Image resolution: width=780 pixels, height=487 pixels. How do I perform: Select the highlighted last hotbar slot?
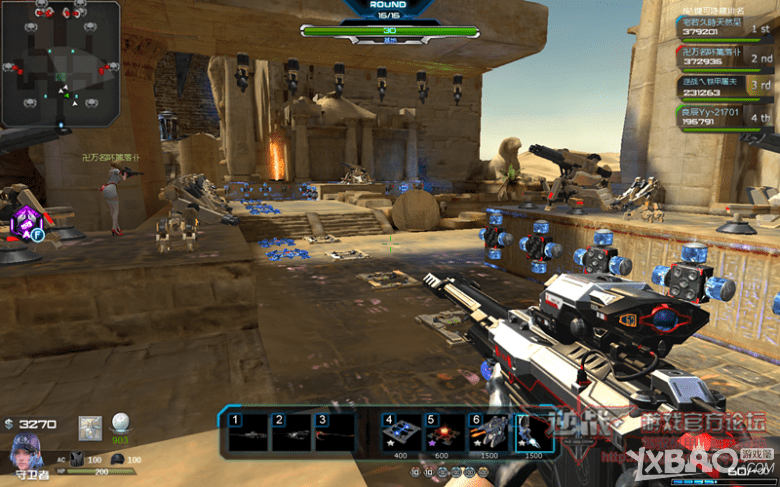pyautogui.click(x=532, y=432)
